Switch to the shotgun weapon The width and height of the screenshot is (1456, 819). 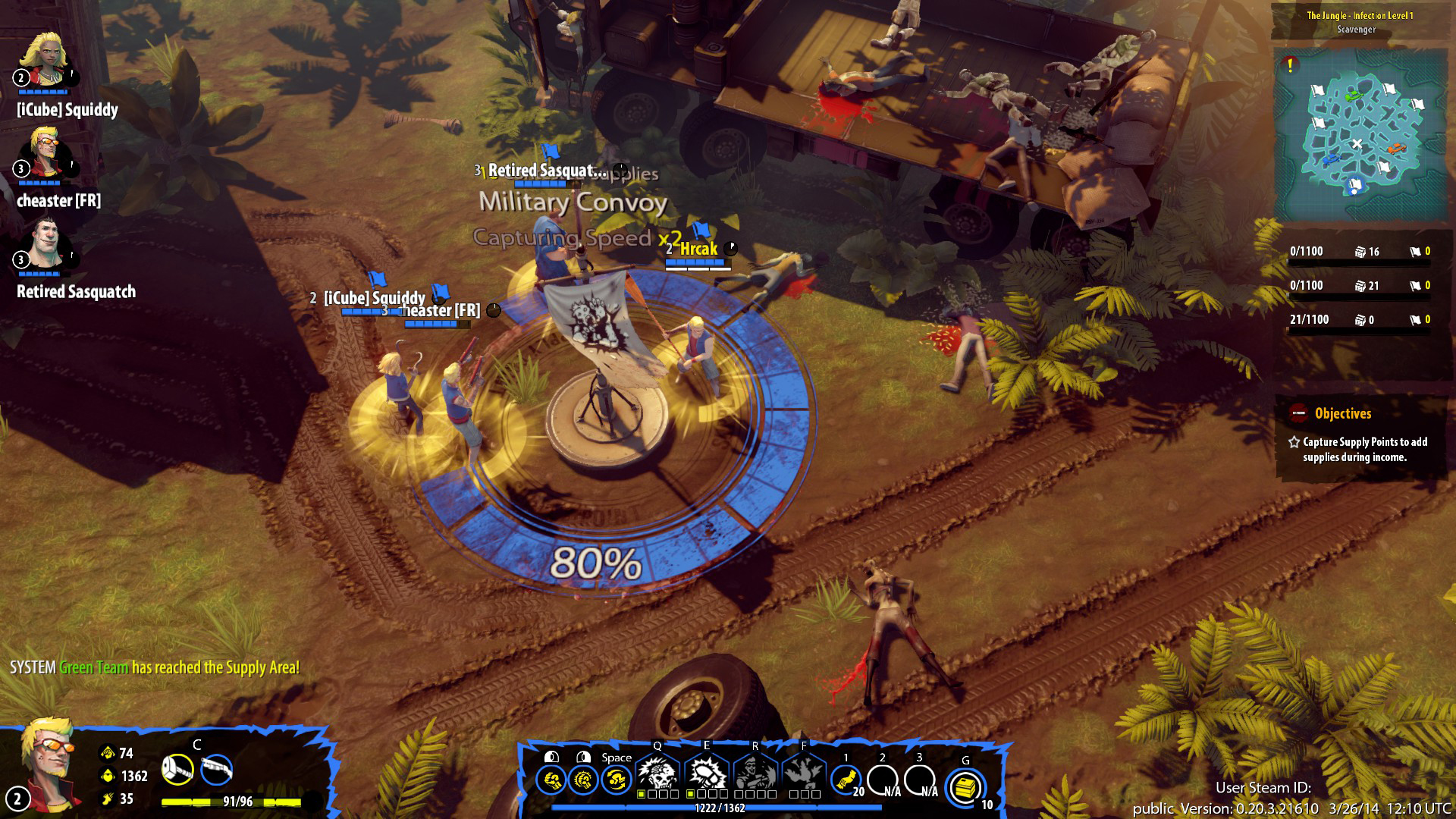[x=217, y=770]
